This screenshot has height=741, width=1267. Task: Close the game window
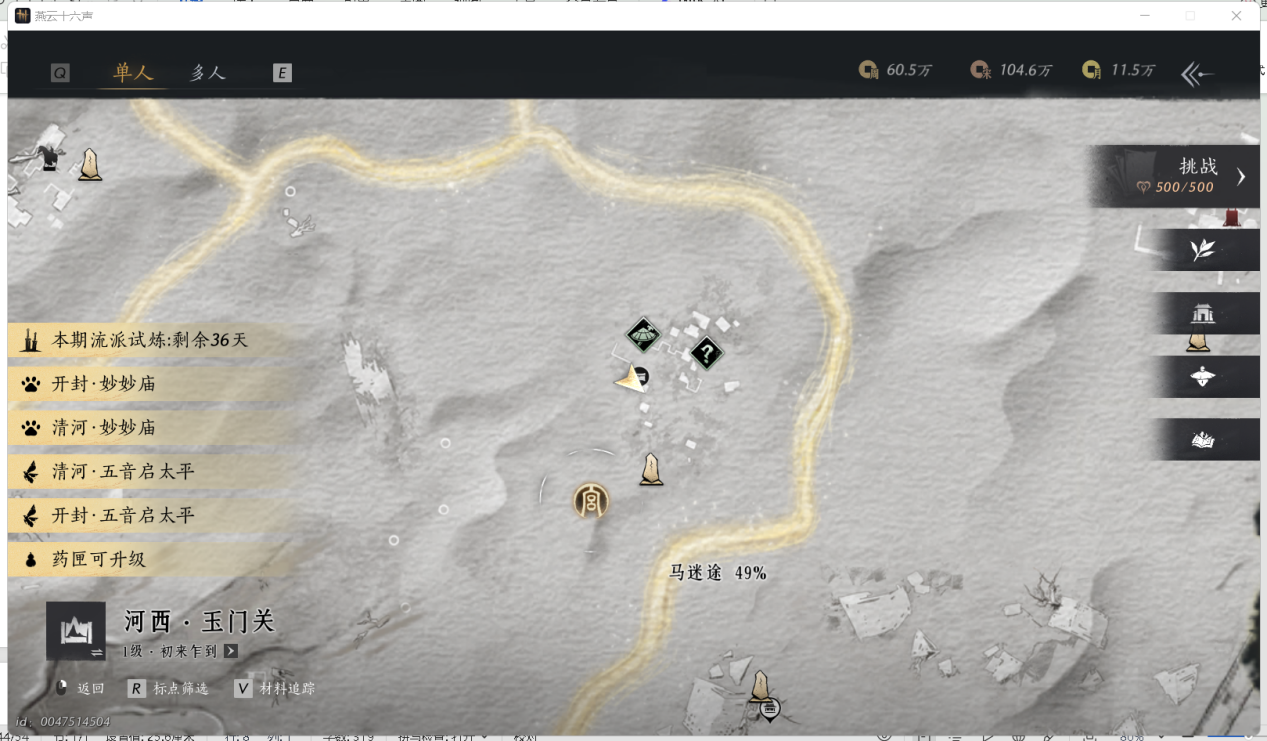coord(1237,16)
